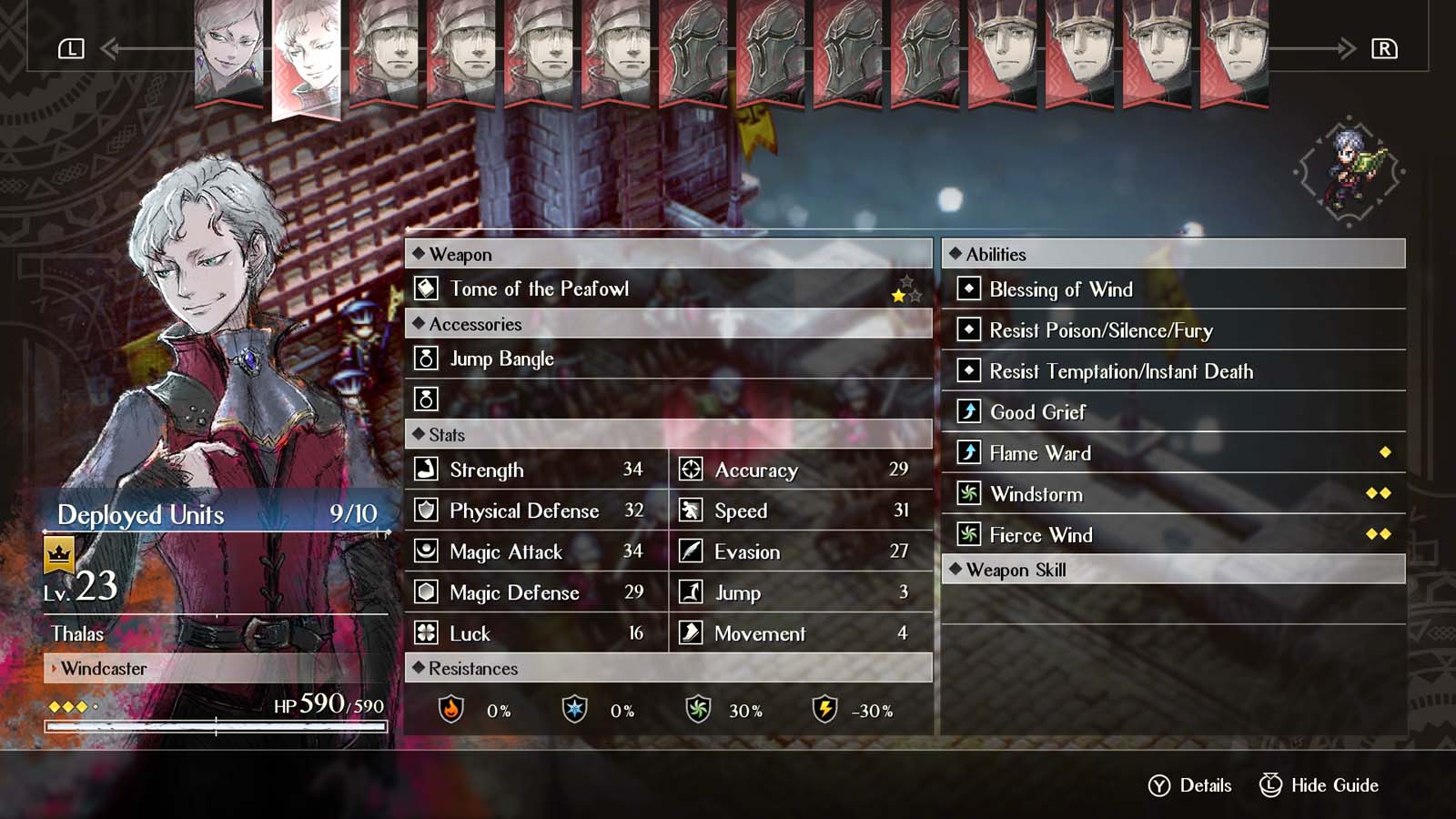Click the empty second accessory slot
1456x819 pixels.
424,399
